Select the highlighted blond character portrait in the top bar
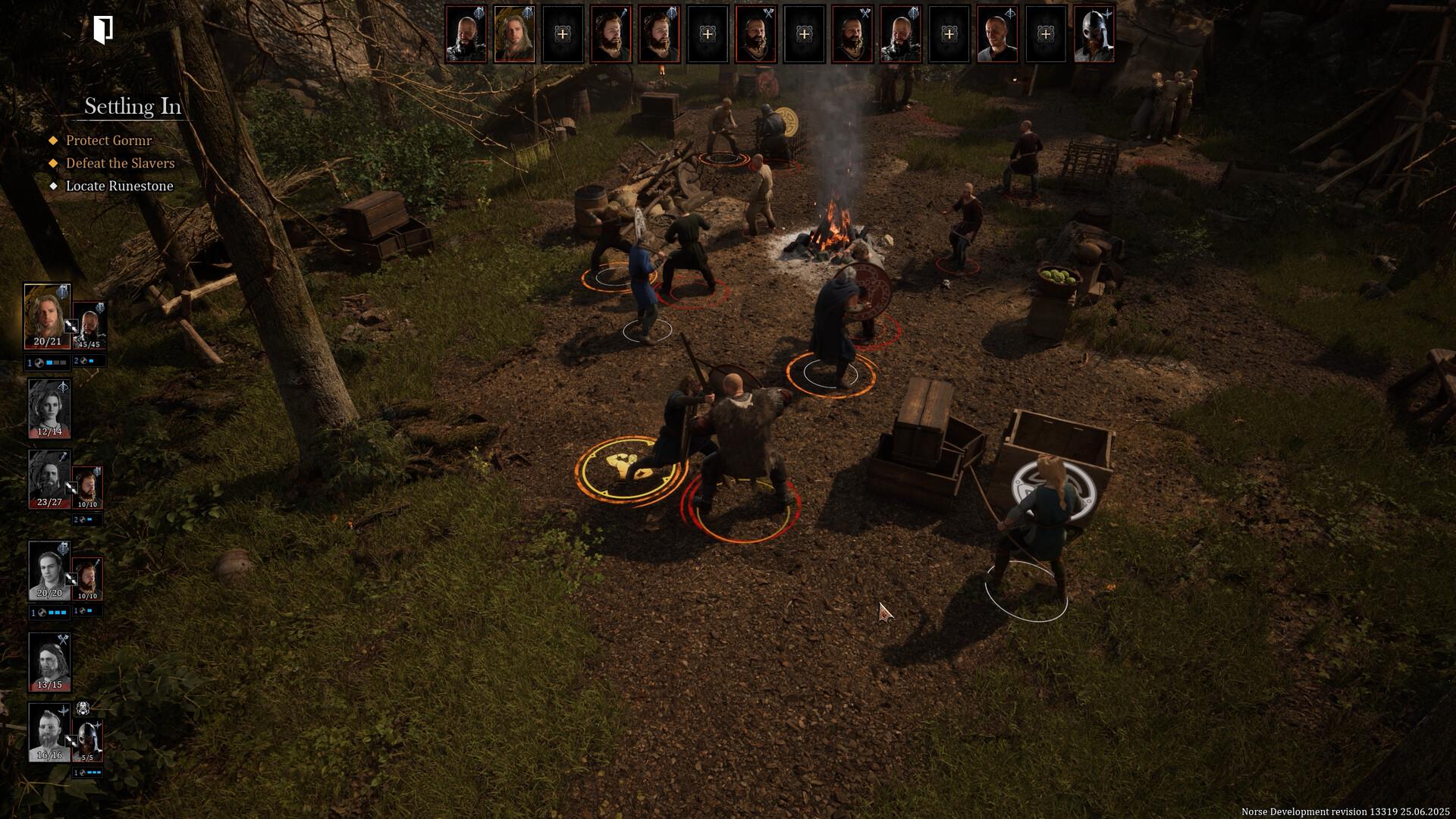 515,33
